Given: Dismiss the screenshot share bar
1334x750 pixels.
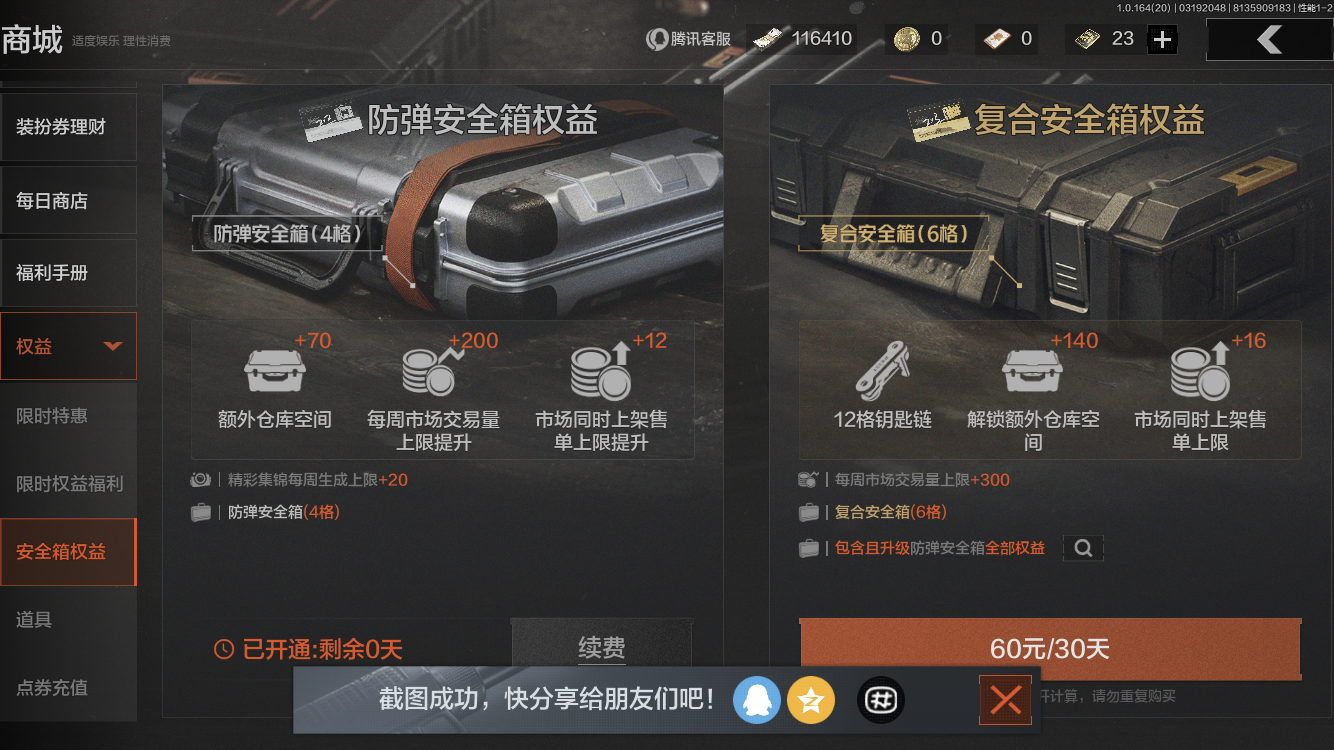Looking at the screenshot, I should pos(1005,700).
